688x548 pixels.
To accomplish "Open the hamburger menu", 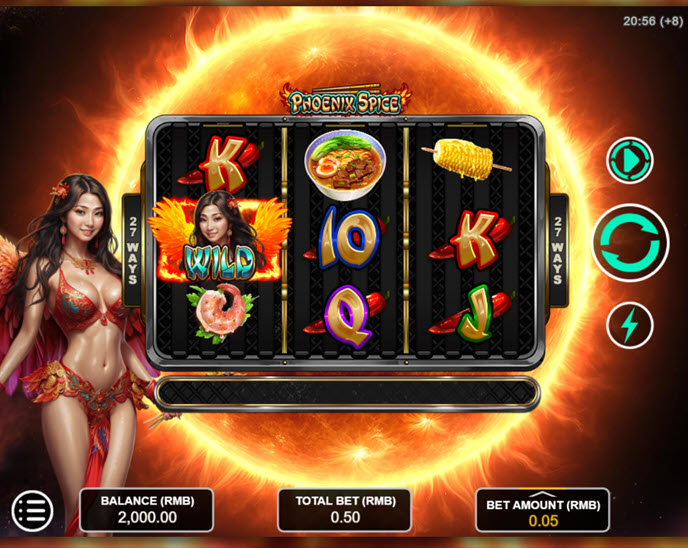I will 32,511.
